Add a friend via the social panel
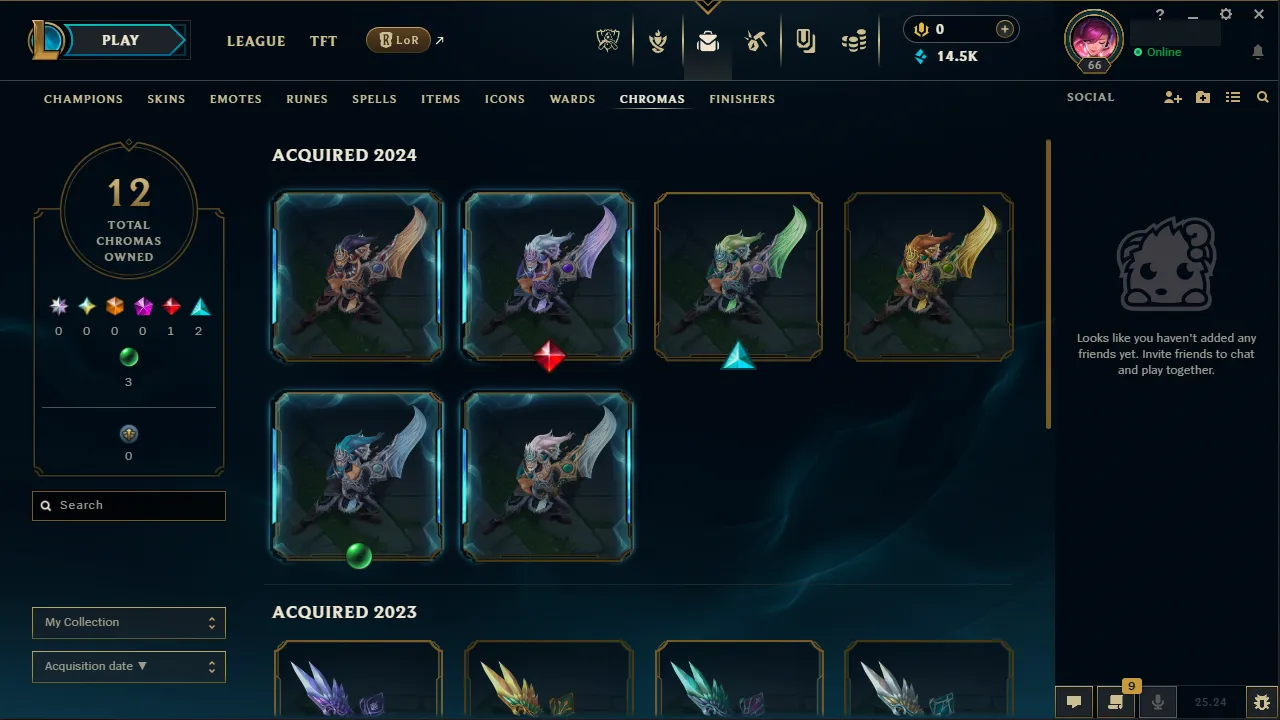Viewport: 1280px width, 720px height. 1172,97
